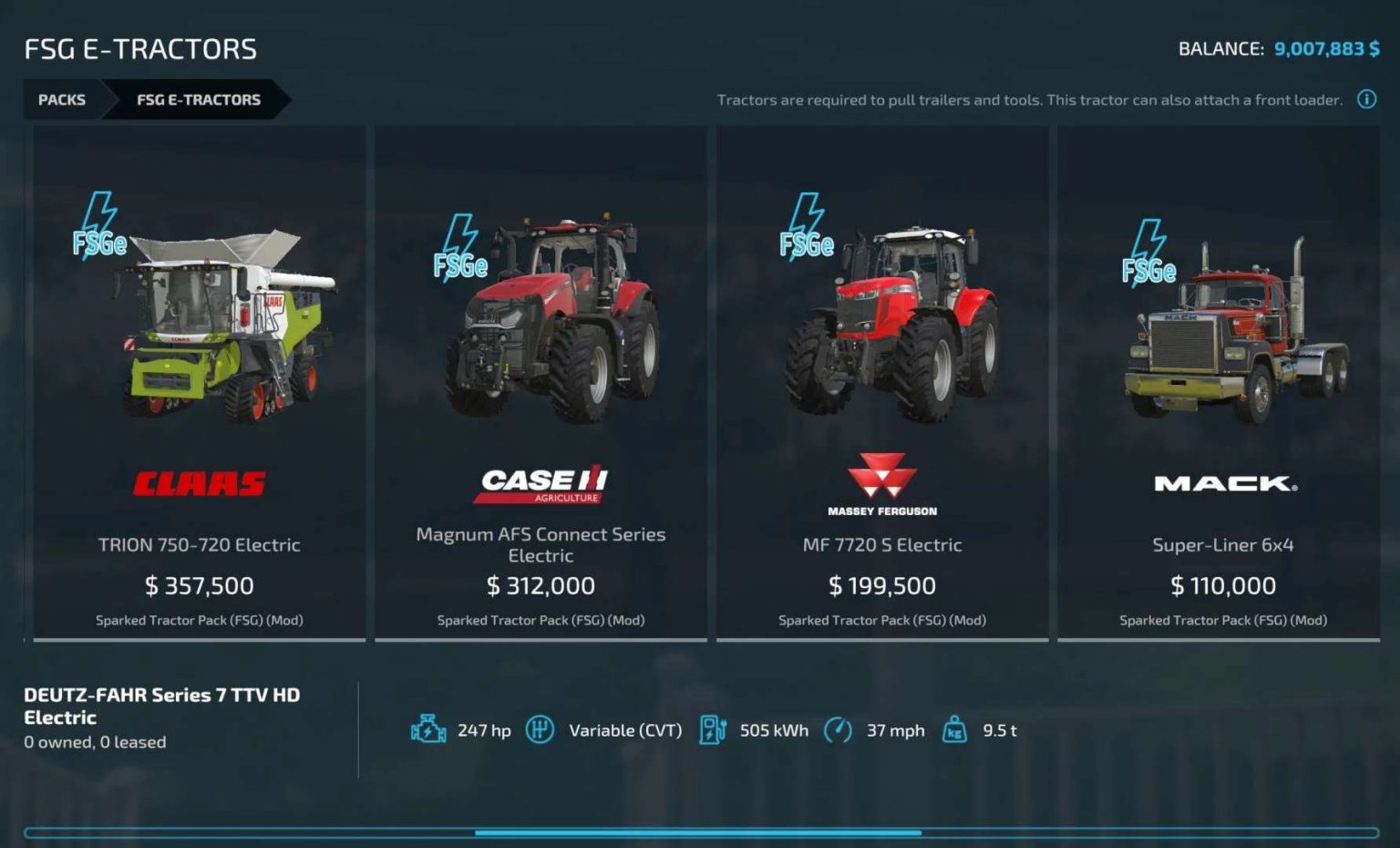Click the Sparked Tractor Pack label under MF 7720 S
The image size is (1400, 848).
point(880,620)
